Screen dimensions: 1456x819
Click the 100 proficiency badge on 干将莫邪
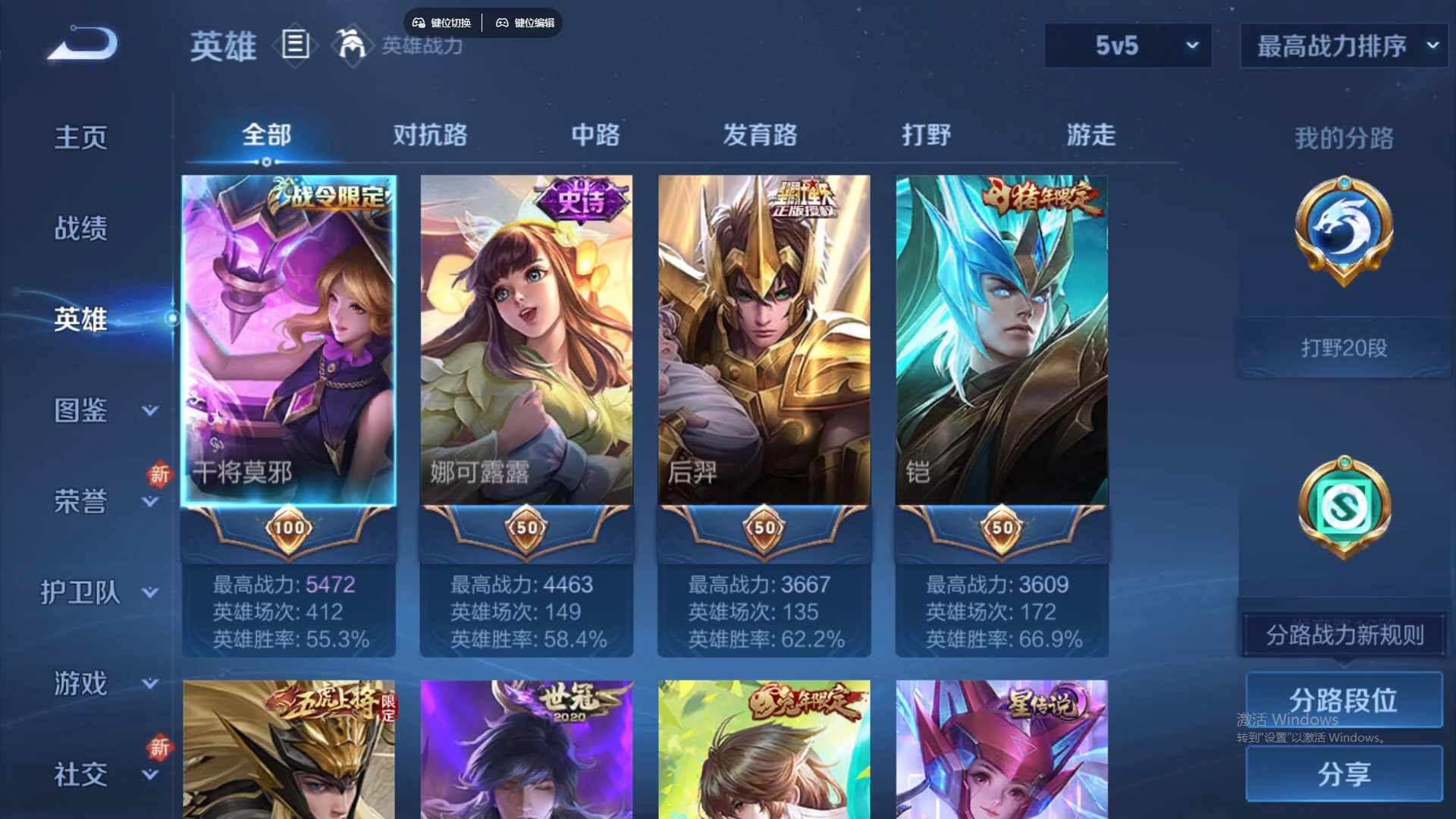tap(290, 529)
